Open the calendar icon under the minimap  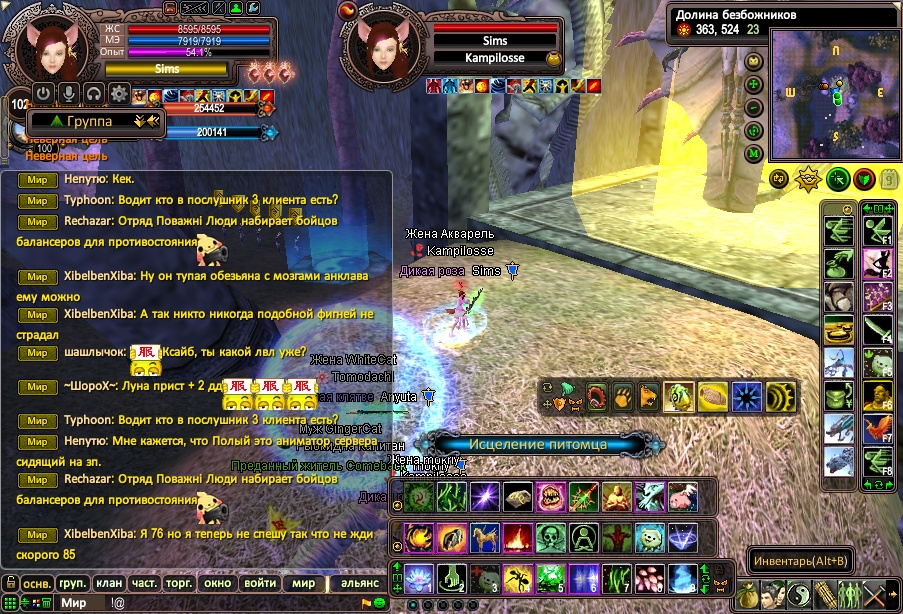click(890, 179)
